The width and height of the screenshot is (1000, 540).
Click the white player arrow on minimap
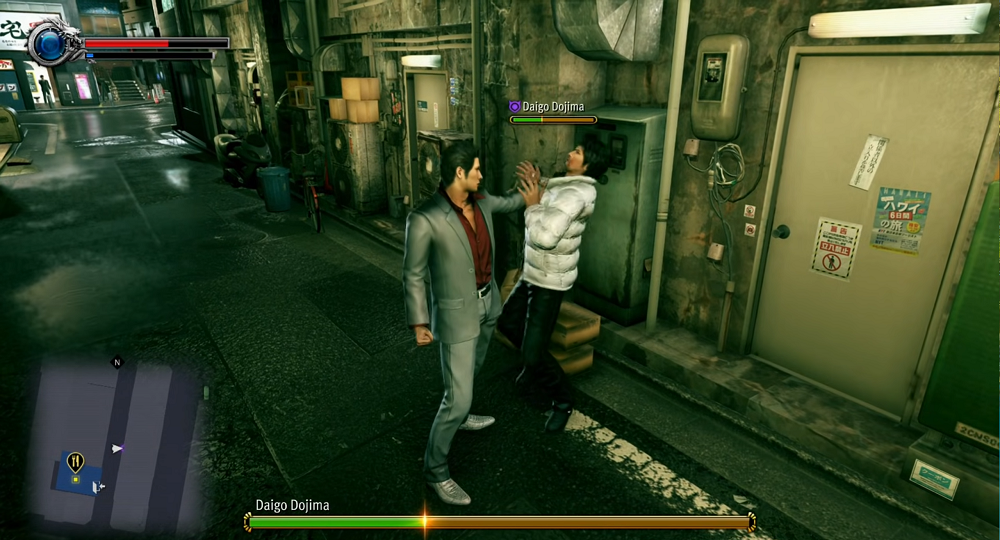point(117,449)
